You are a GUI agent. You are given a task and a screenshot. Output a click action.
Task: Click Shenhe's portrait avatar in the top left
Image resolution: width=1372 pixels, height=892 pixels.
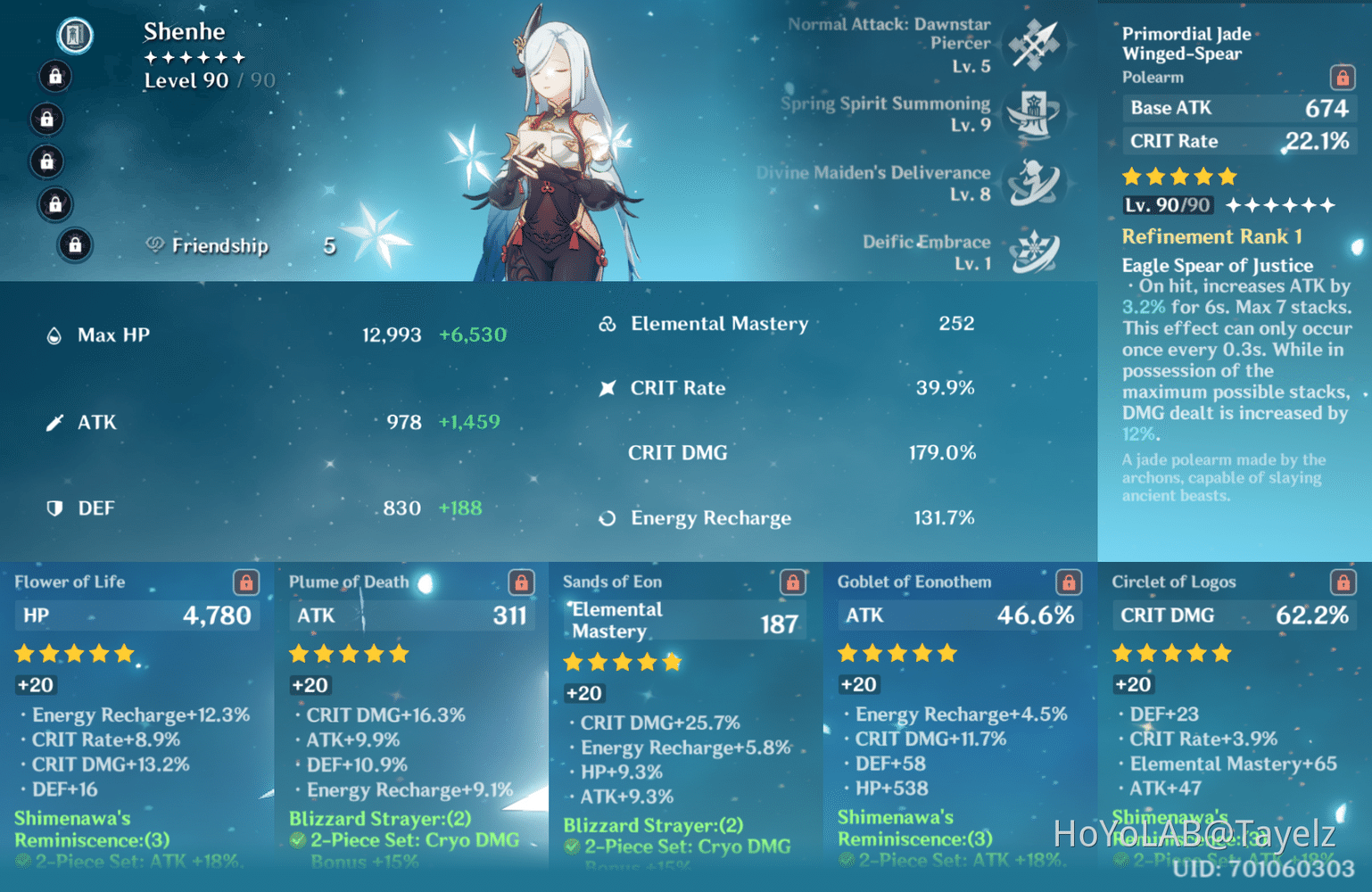[75, 36]
